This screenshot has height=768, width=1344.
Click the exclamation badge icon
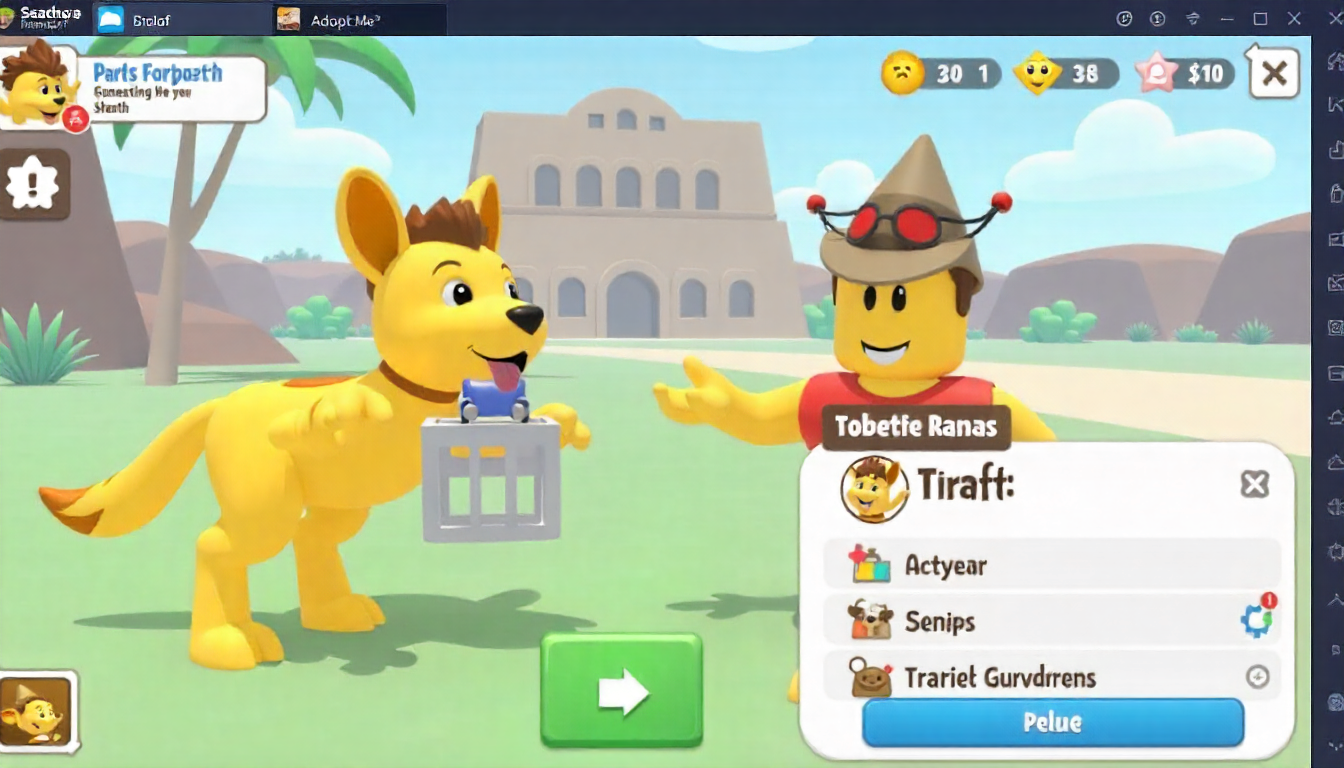click(x=33, y=184)
